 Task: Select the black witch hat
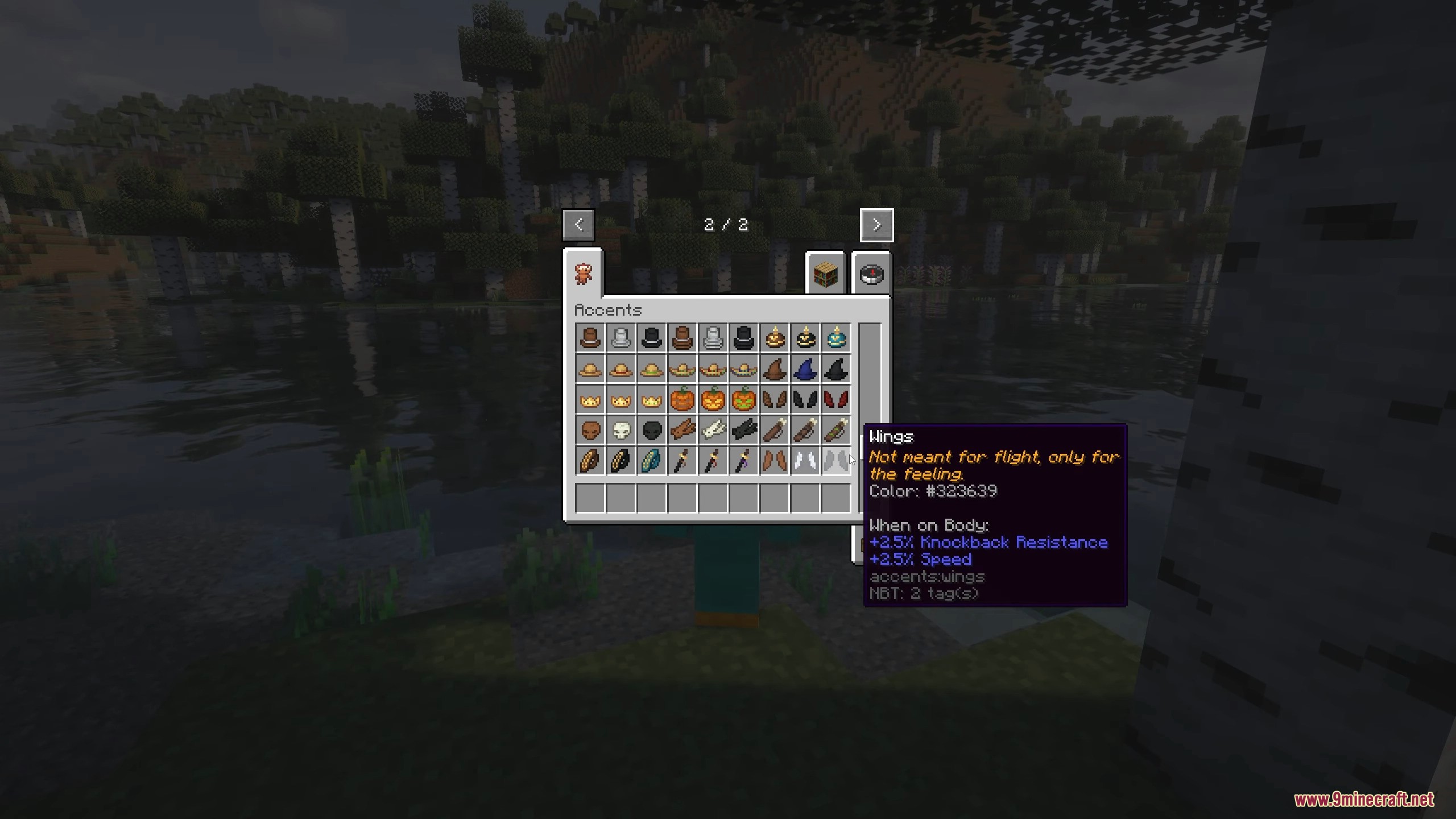(835, 370)
